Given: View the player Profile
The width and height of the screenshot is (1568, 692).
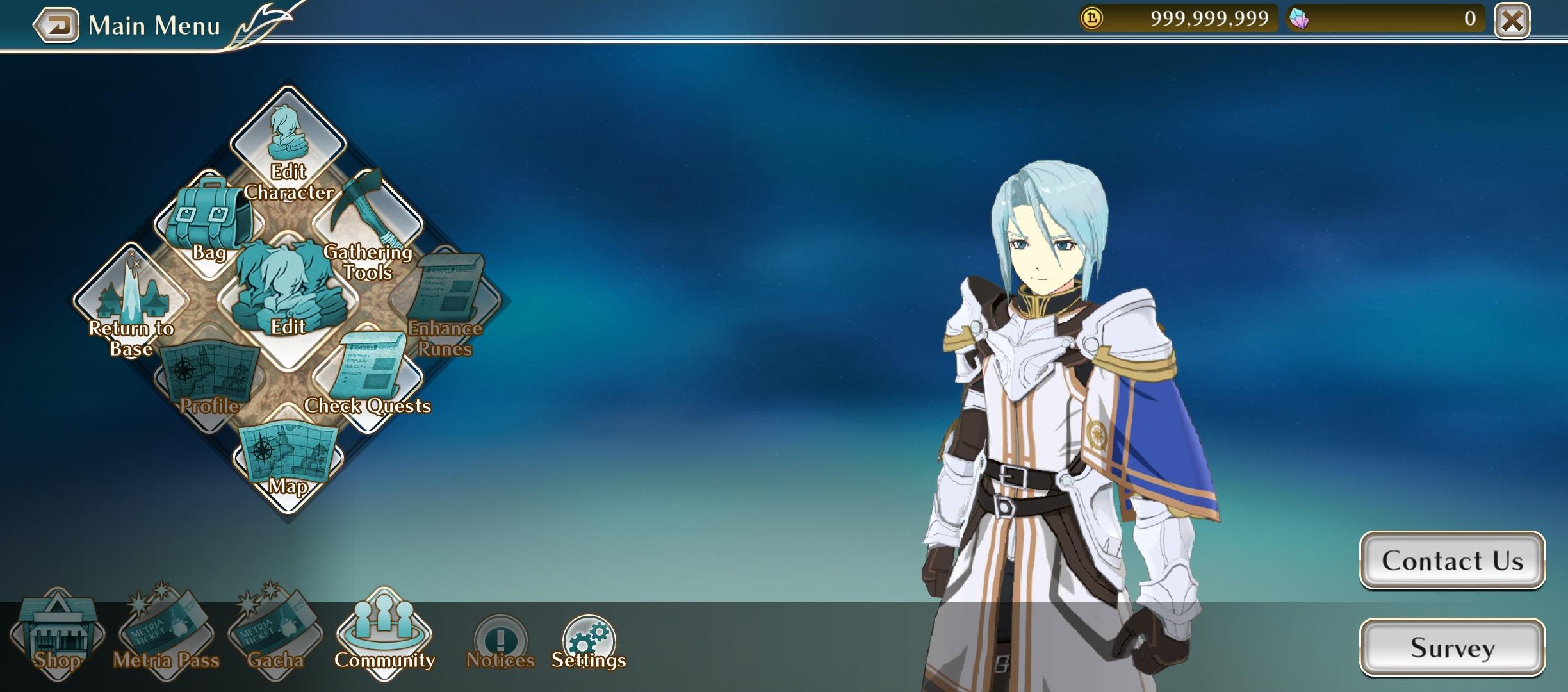Looking at the screenshot, I should (209, 379).
